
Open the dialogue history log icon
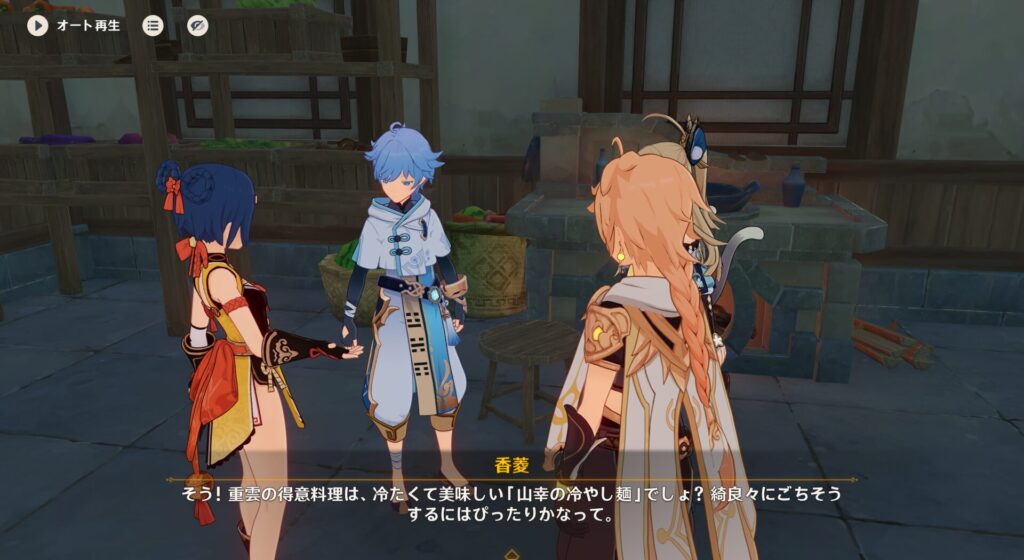click(153, 26)
